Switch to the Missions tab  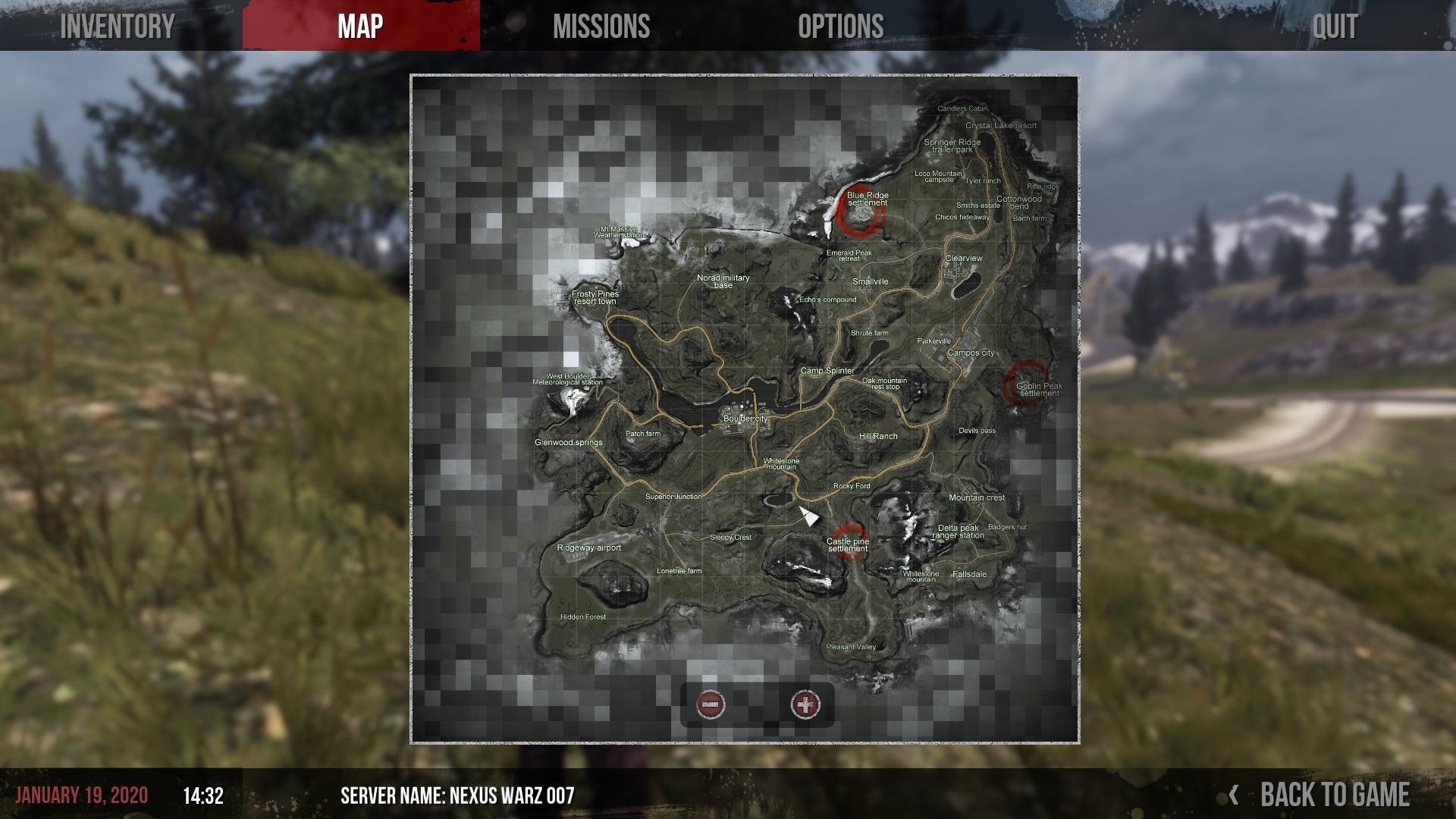tap(601, 27)
